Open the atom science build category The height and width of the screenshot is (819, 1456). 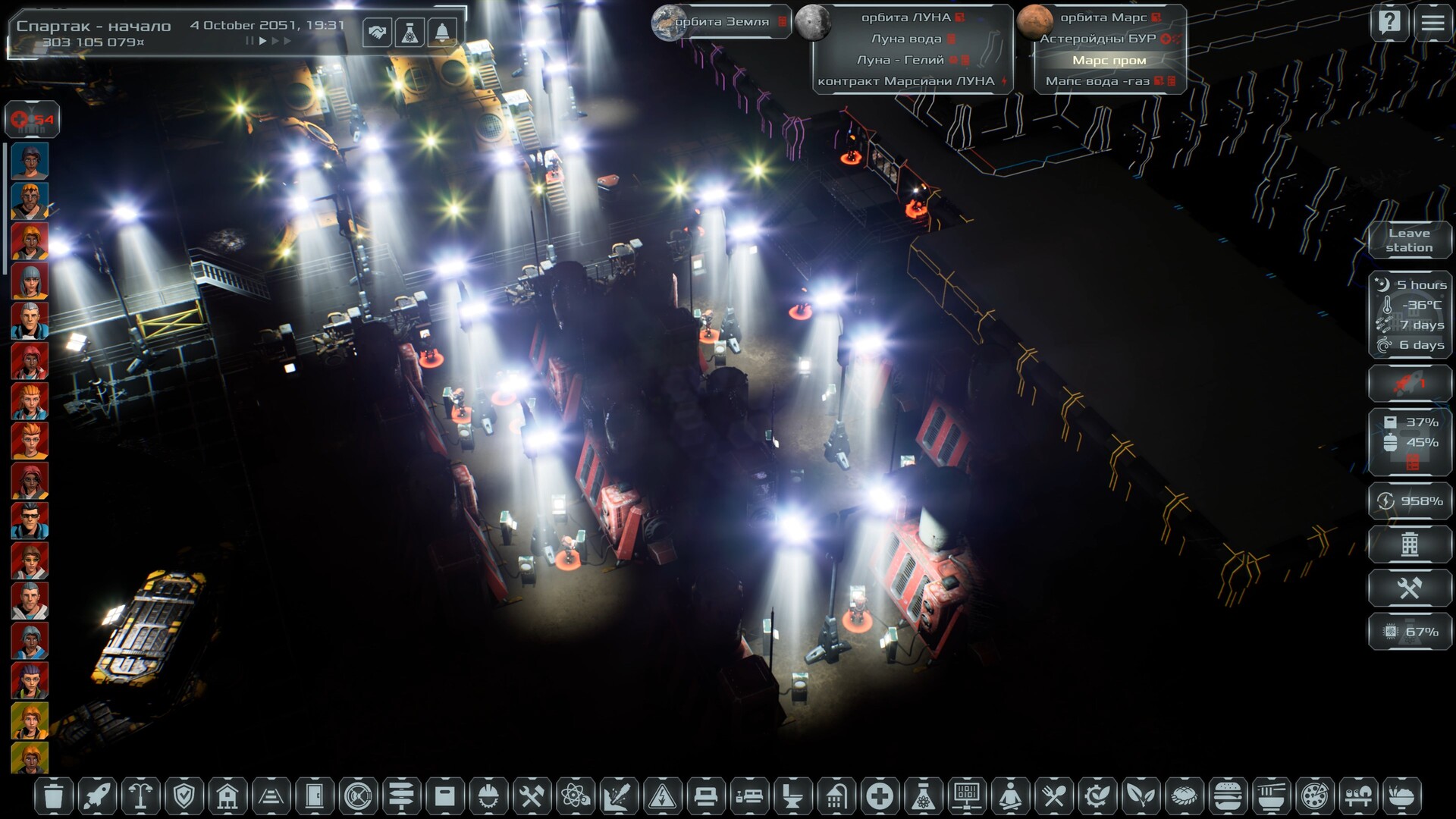(575, 796)
